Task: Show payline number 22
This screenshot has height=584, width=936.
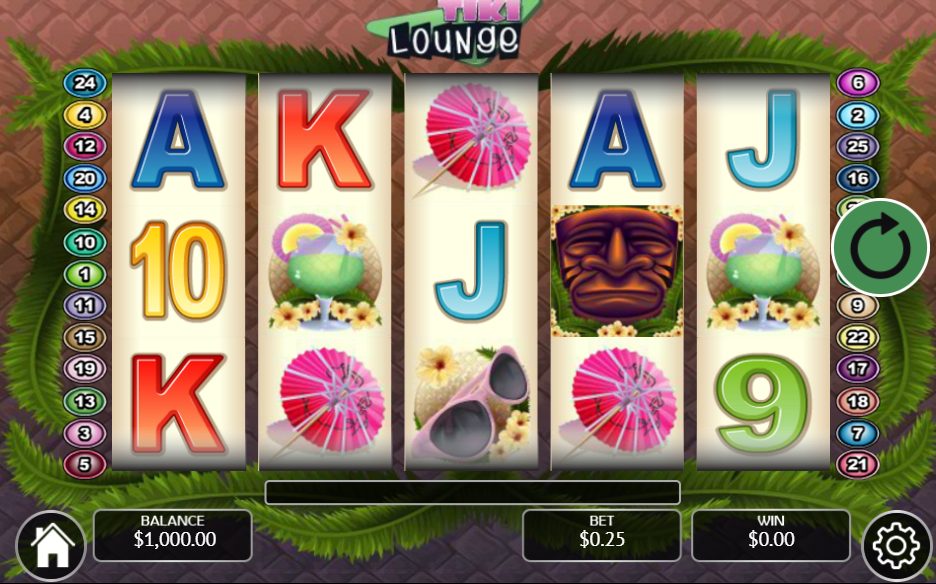Action: (857, 338)
